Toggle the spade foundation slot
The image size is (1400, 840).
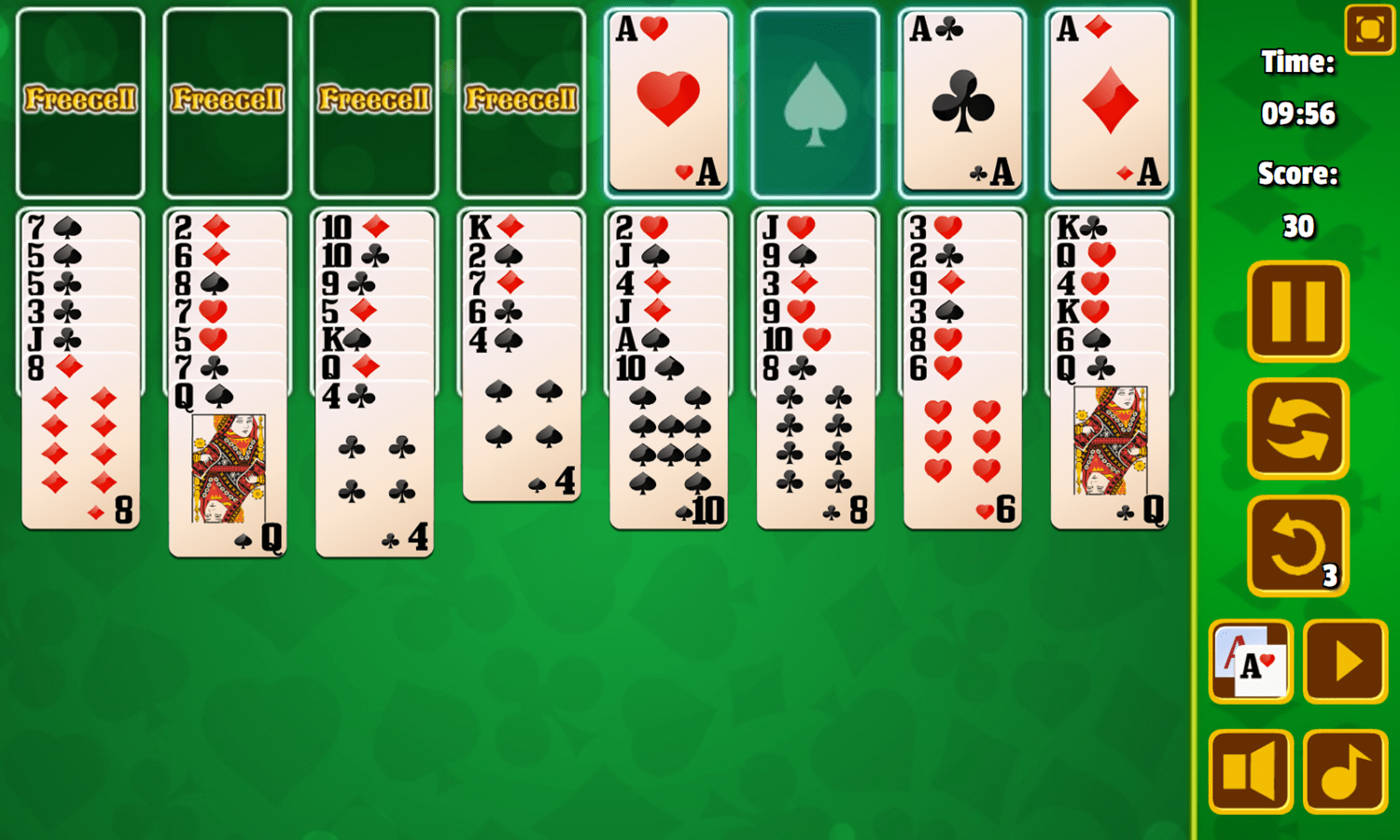815,100
